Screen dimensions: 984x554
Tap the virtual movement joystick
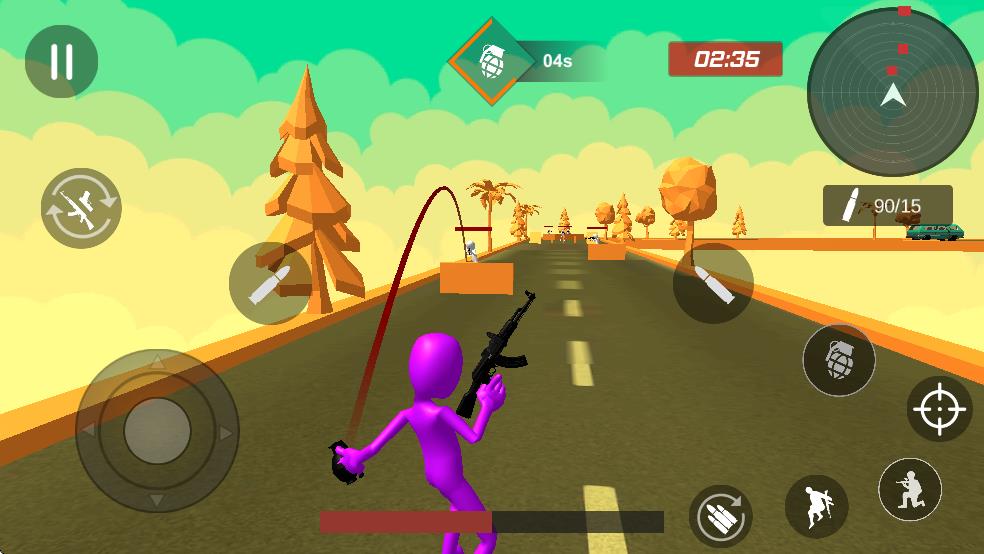pyautogui.click(x=157, y=431)
